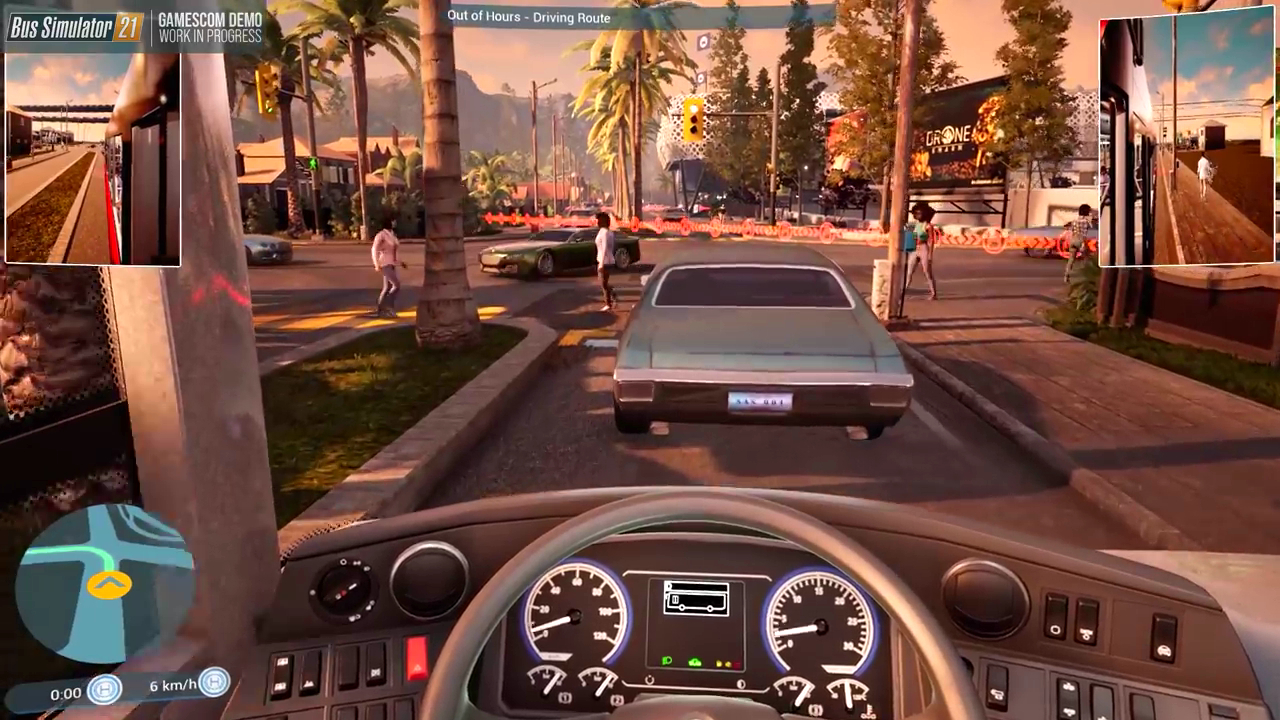Screen dimensions: 1280x720
Task: Select the car symbol rocker switch on the dash
Action: 1162,637
